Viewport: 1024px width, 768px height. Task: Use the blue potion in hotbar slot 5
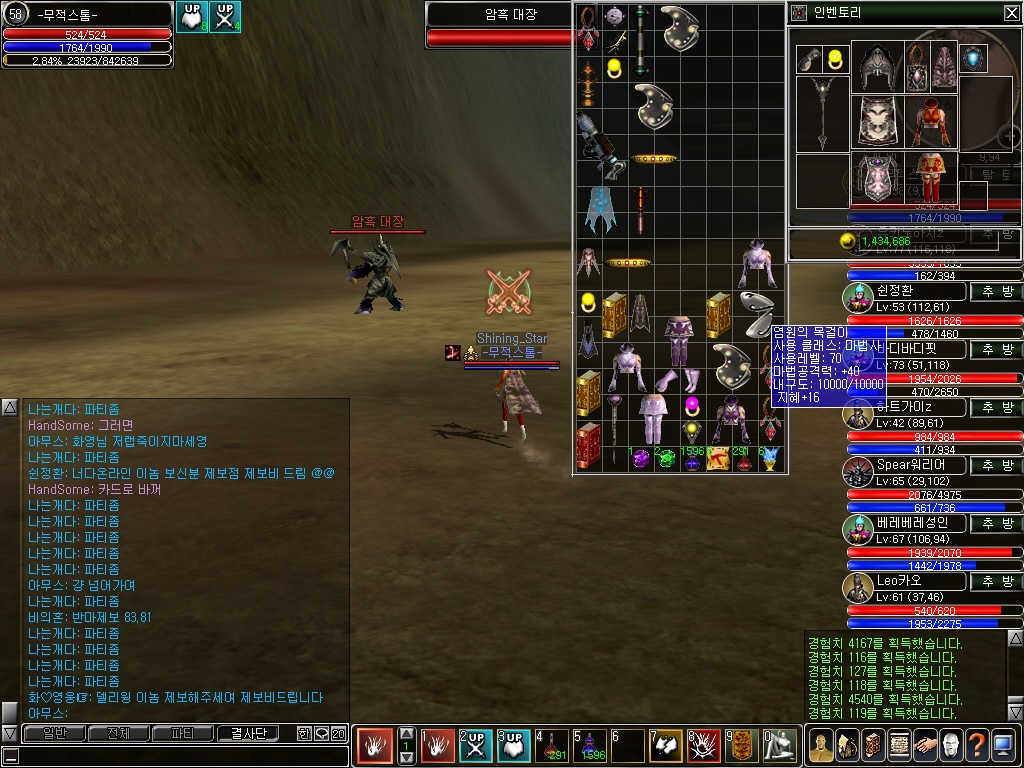[590, 746]
